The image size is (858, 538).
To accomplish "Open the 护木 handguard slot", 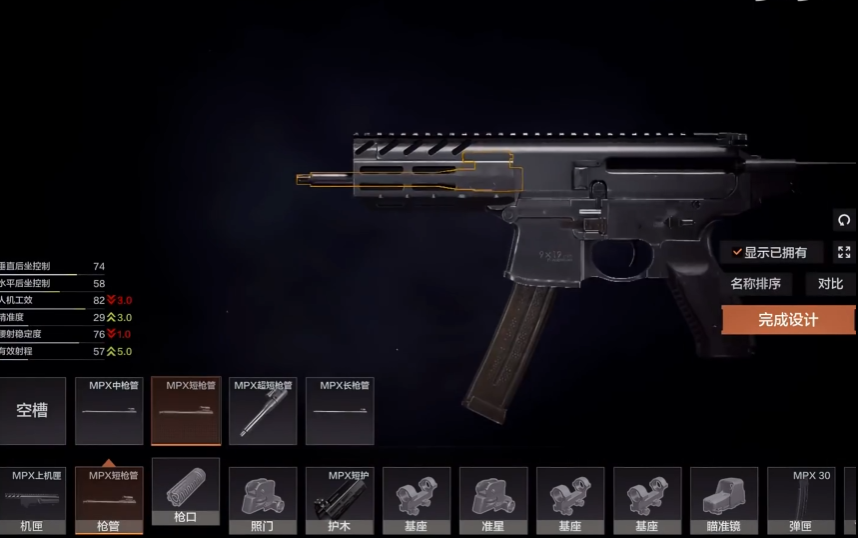I will [339, 500].
